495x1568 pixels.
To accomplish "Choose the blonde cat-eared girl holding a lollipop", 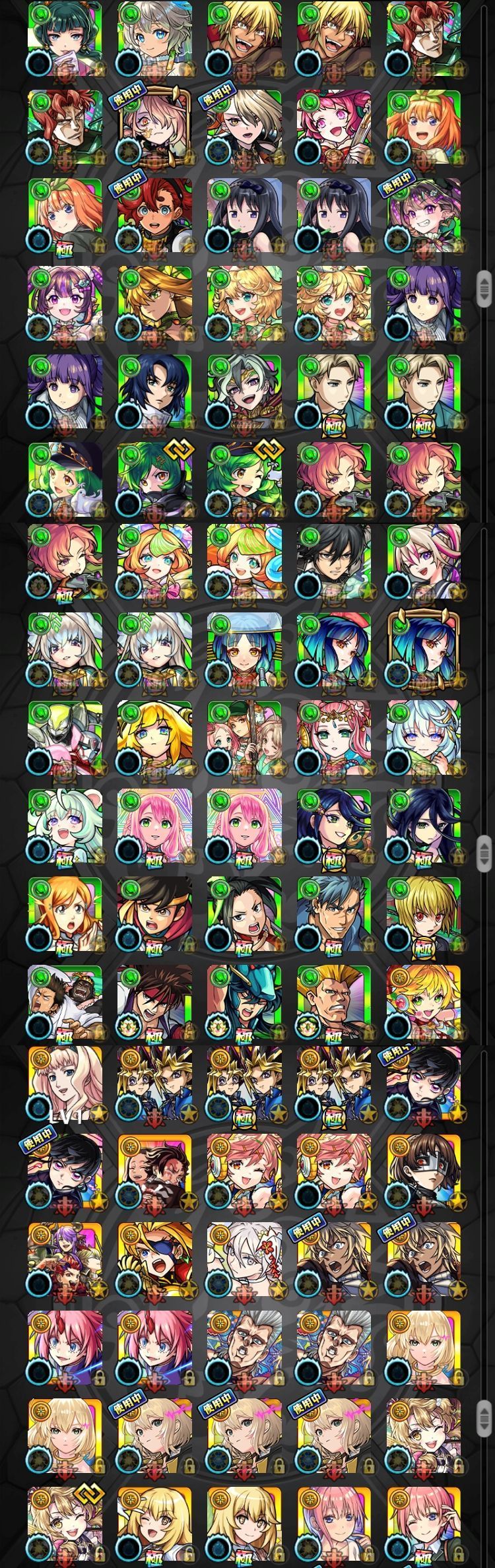I will (424, 1002).
